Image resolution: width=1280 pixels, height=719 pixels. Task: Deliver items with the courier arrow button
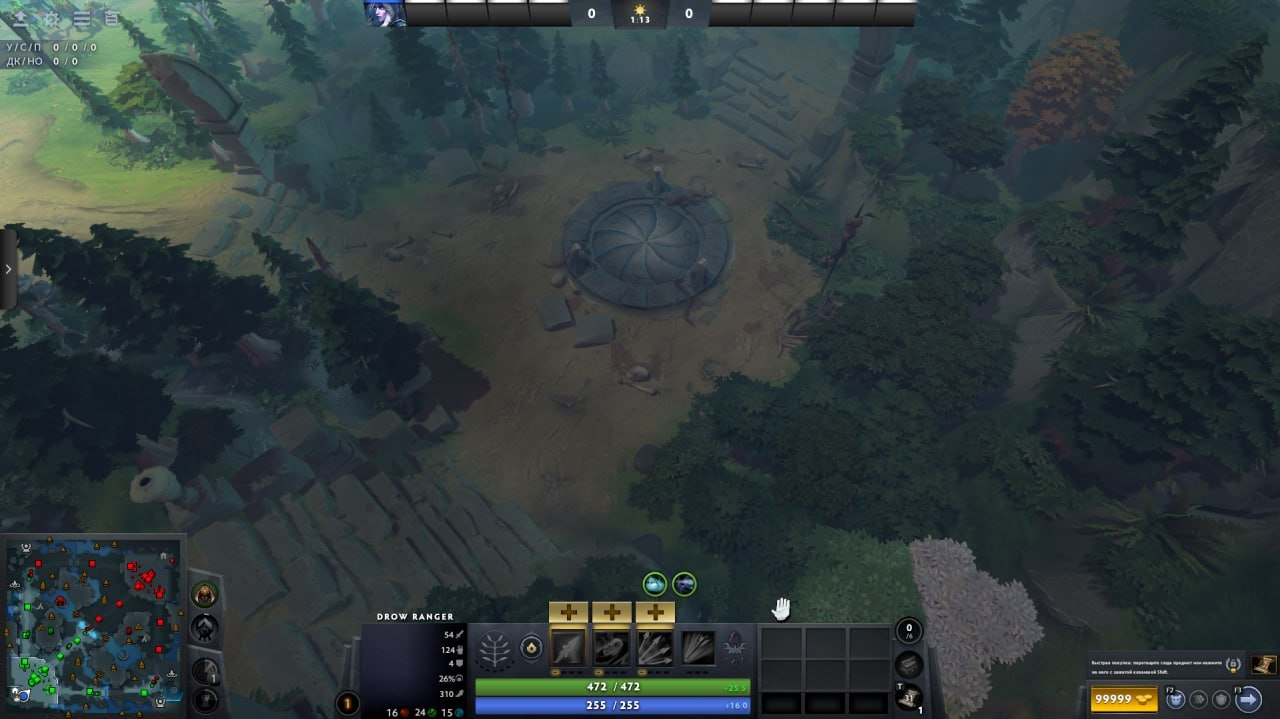pyautogui.click(x=1248, y=699)
